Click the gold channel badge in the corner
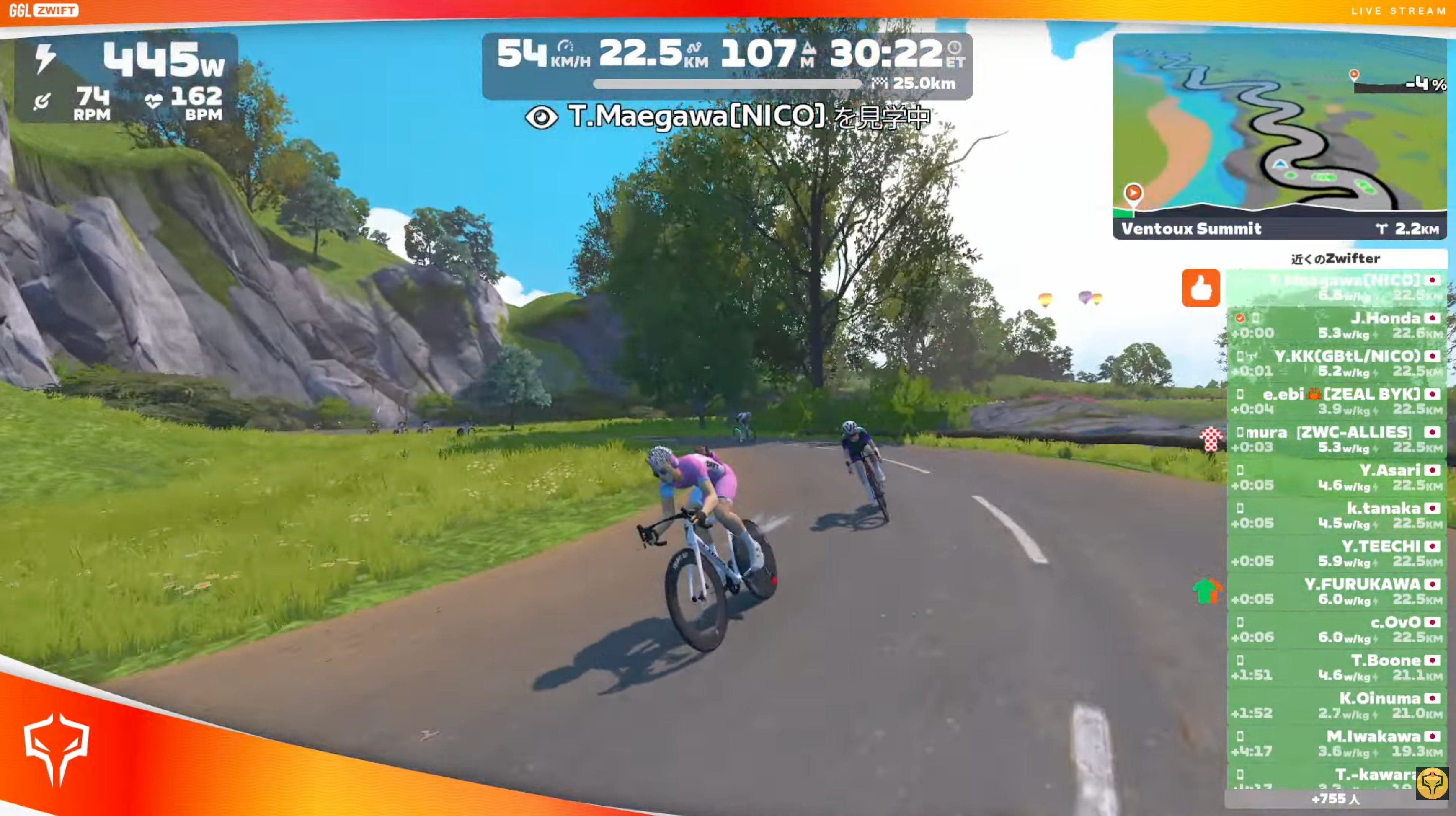 pos(1432,784)
